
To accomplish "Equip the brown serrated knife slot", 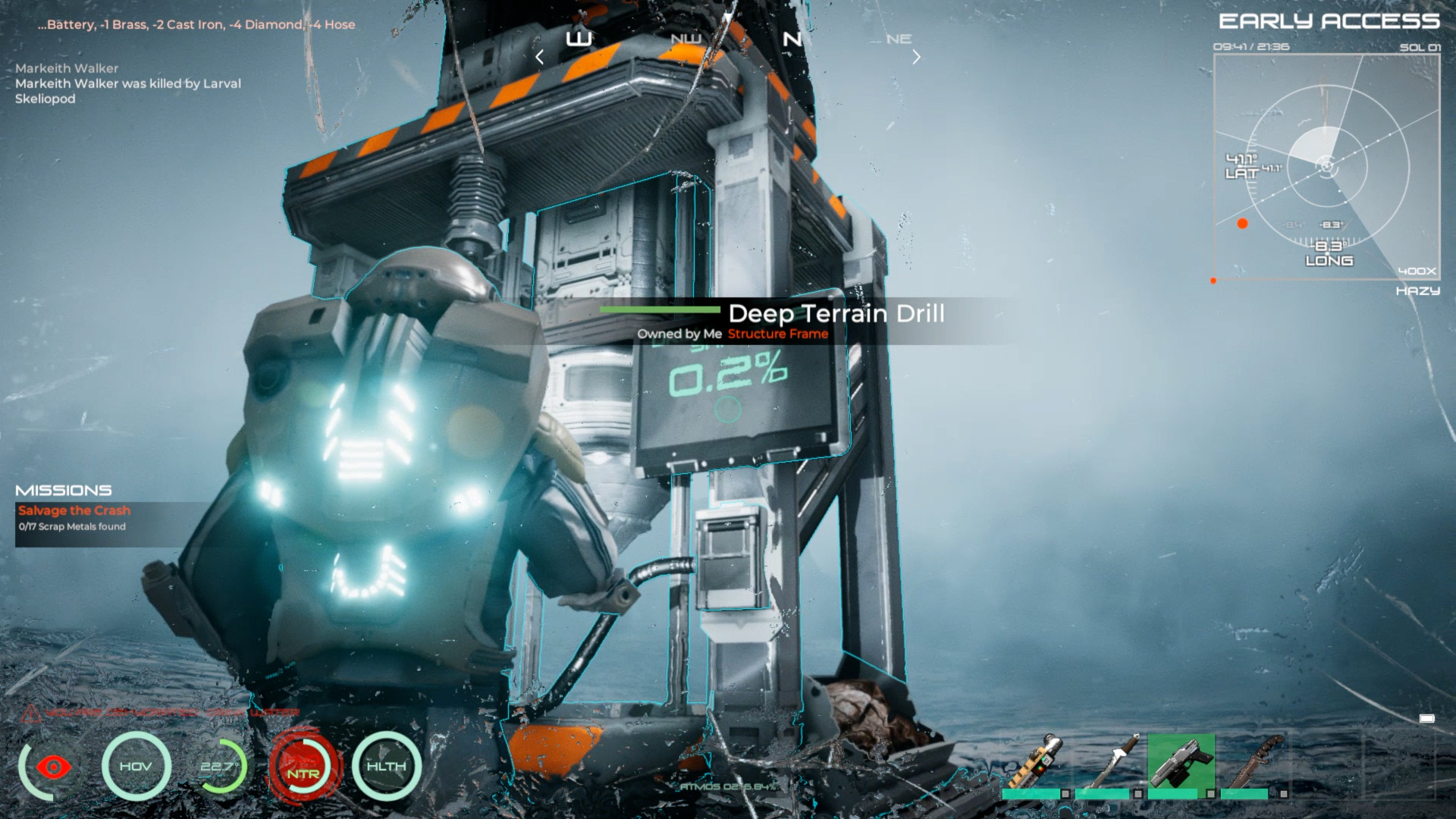I will click(x=1254, y=761).
